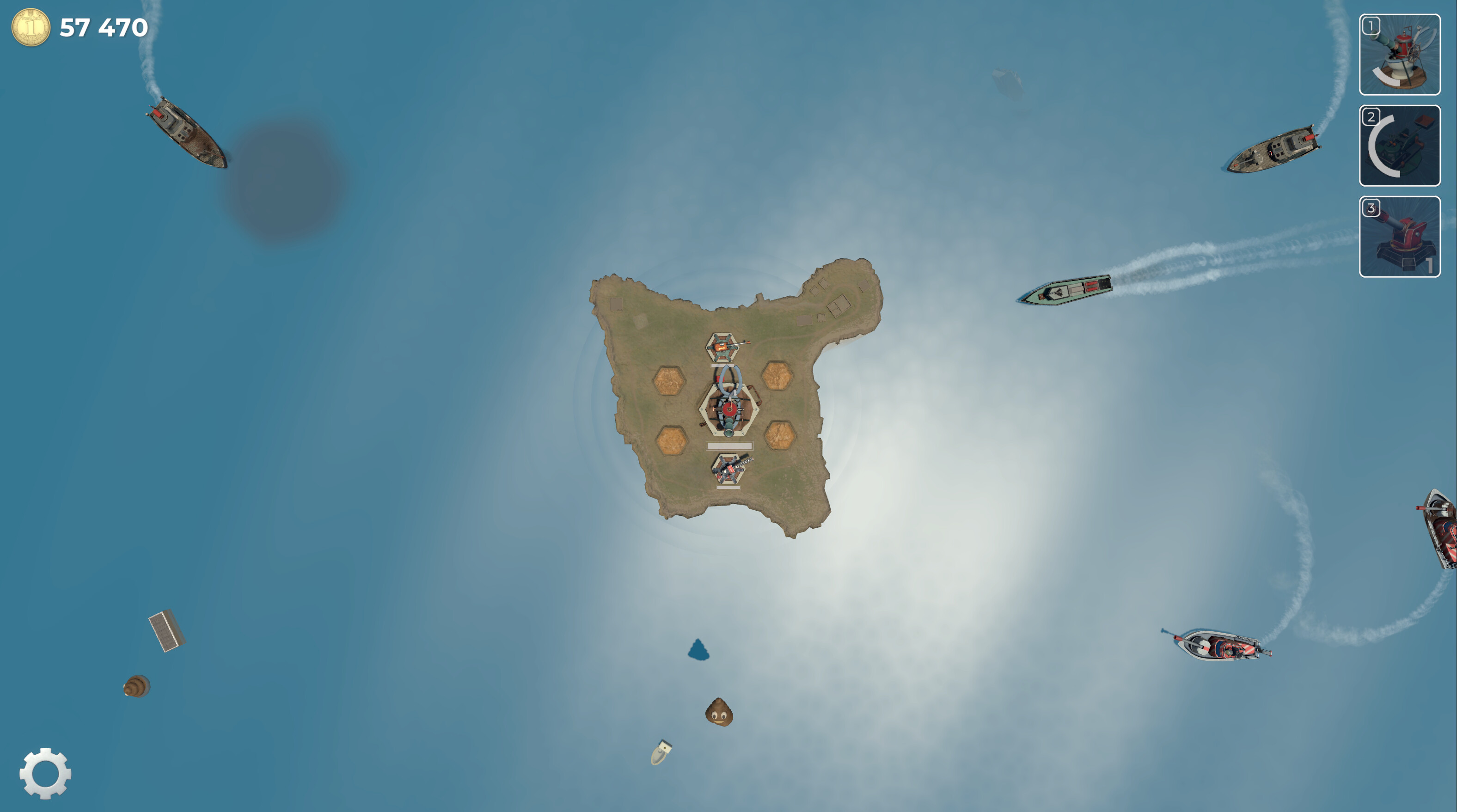Screen dimensions: 1457x812
Task: Select the red turret in slot 3
Action: point(1399,236)
